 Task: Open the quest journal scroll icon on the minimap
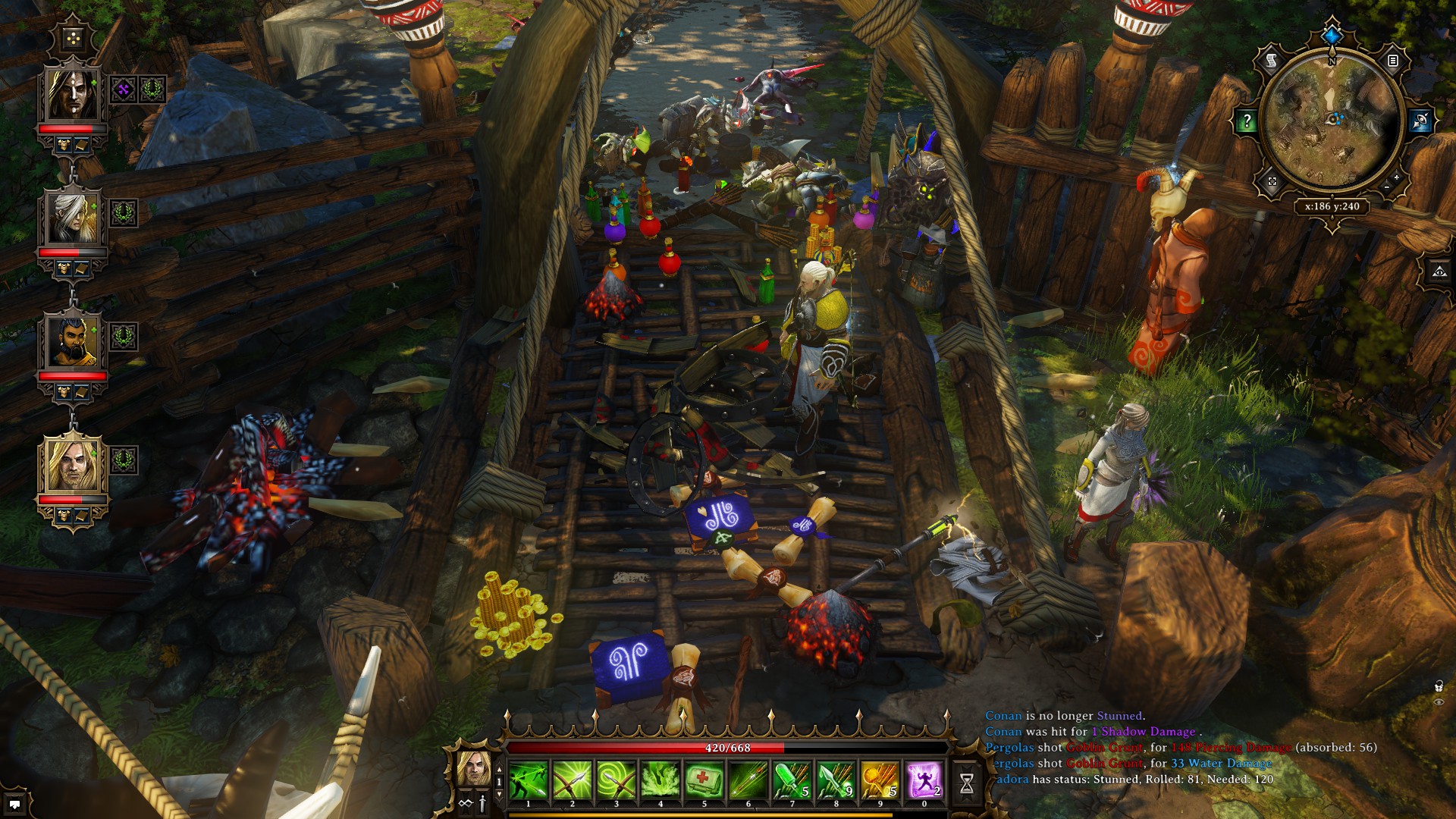click(x=1270, y=61)
